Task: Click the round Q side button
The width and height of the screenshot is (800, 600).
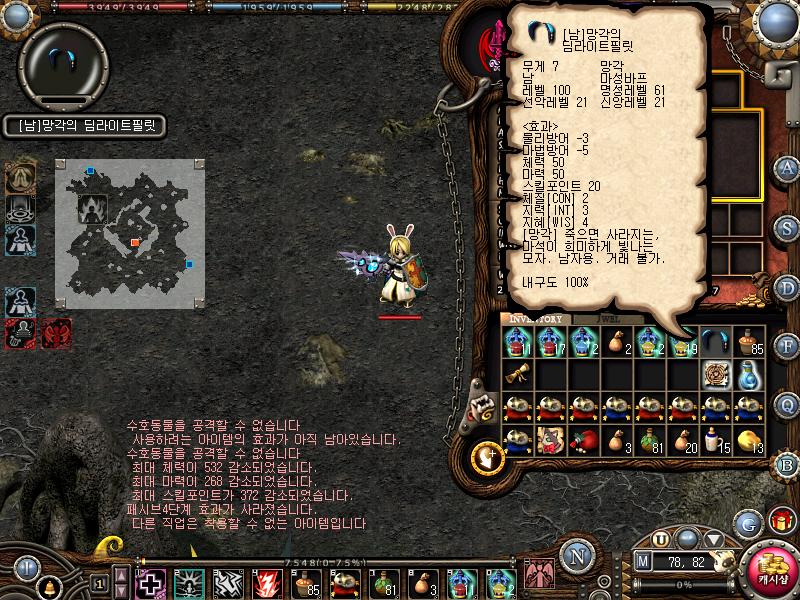Action: click(x=787, y=404)
